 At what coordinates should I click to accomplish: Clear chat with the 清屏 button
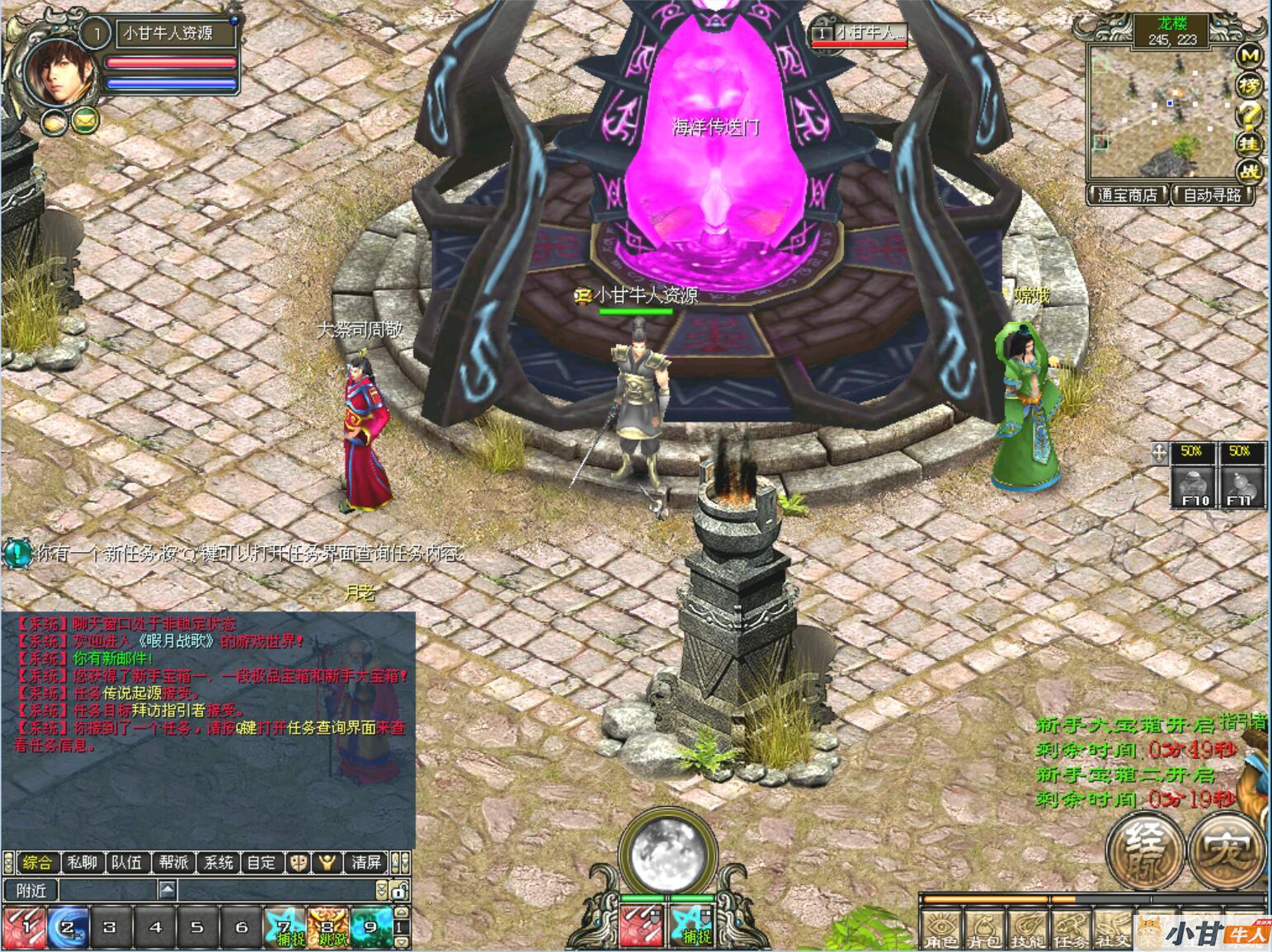tap(365, 863)
